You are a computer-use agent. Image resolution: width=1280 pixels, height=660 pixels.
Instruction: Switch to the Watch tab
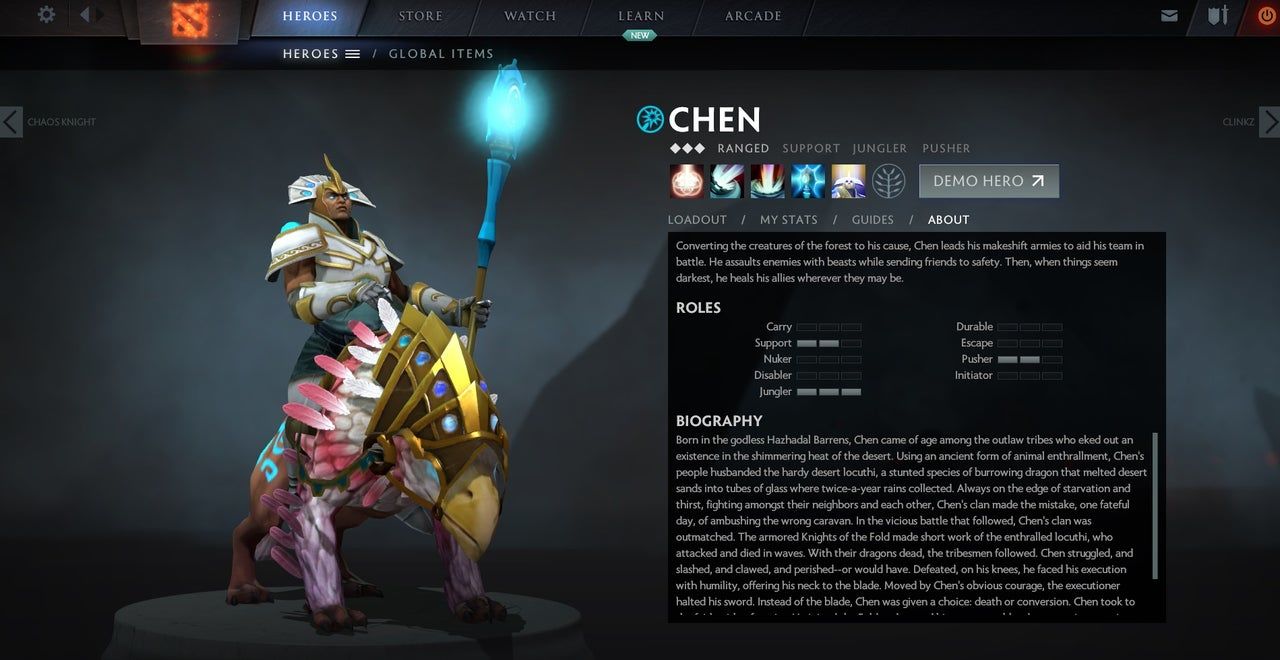[530, 16]
